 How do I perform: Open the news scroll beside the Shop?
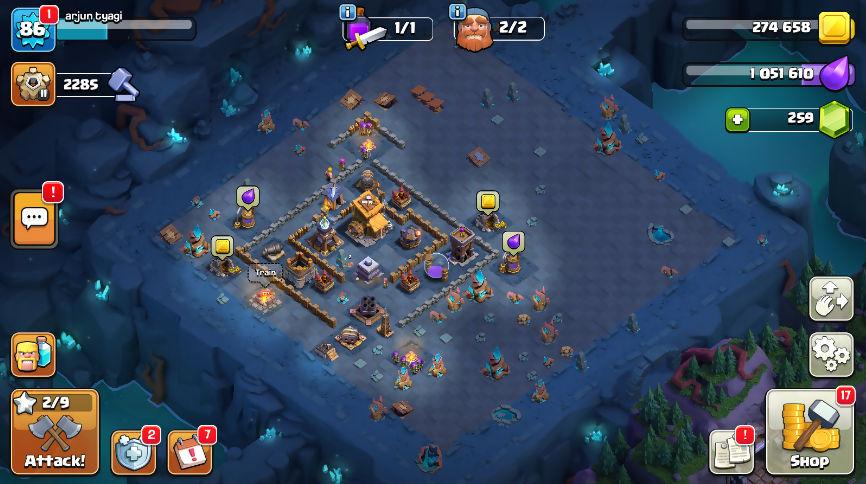[x=731, y=452]
